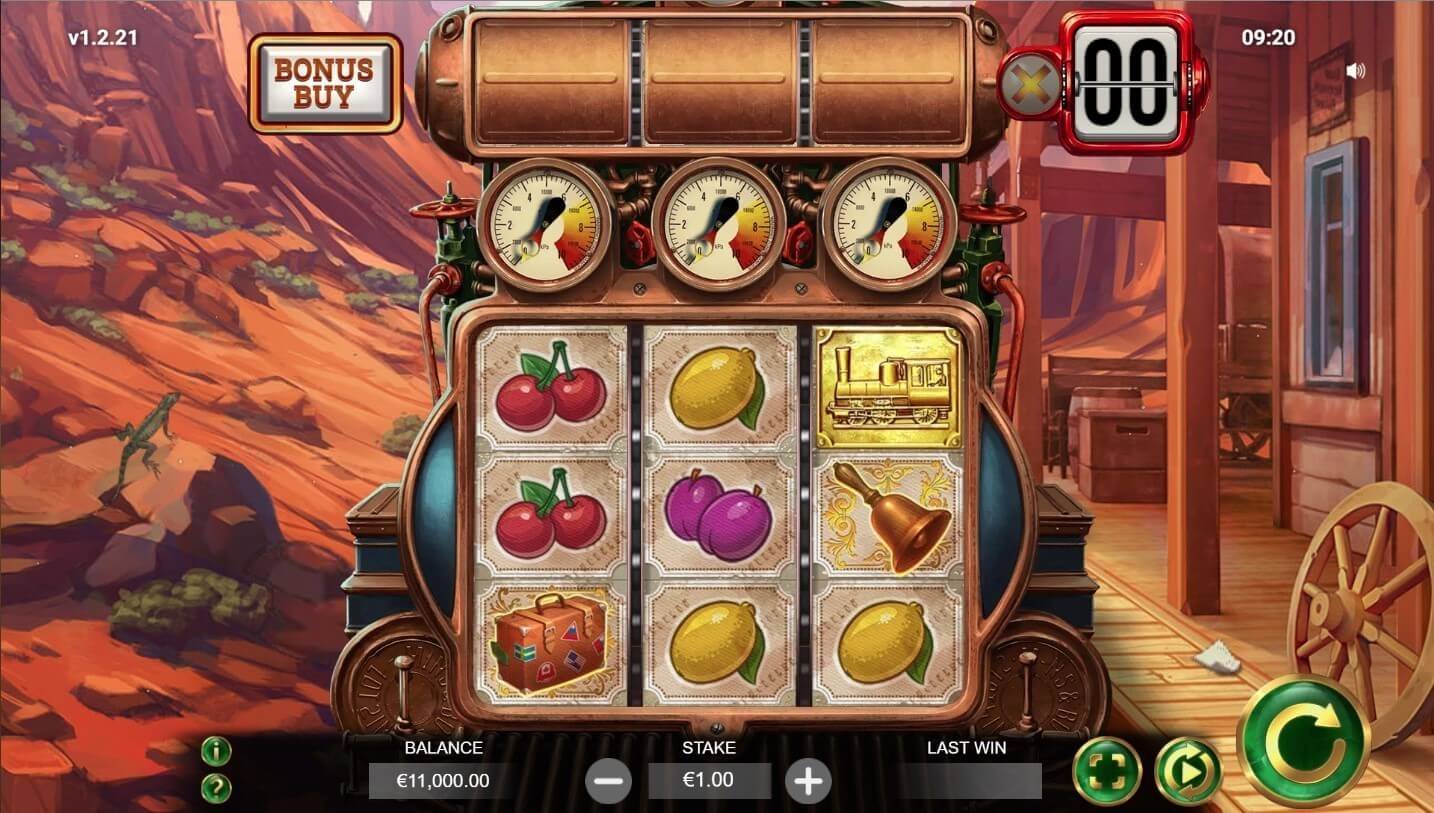Increase the stake with the plus button
1434x813 pixels.
(x=808, y=780)
